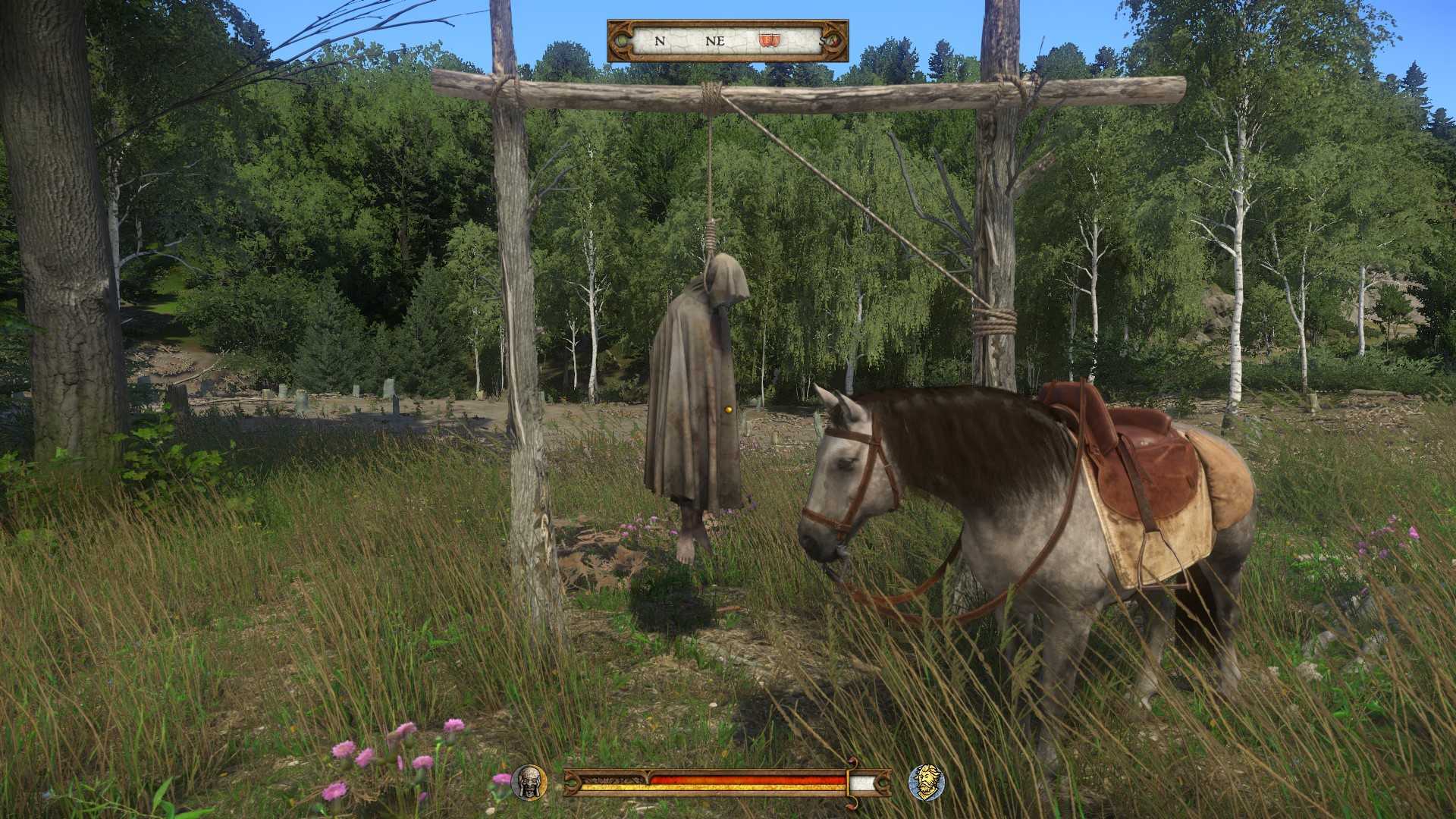Click the player face status icon
The height and width of the screenshot is (819, 1456).
click(529, 782)
